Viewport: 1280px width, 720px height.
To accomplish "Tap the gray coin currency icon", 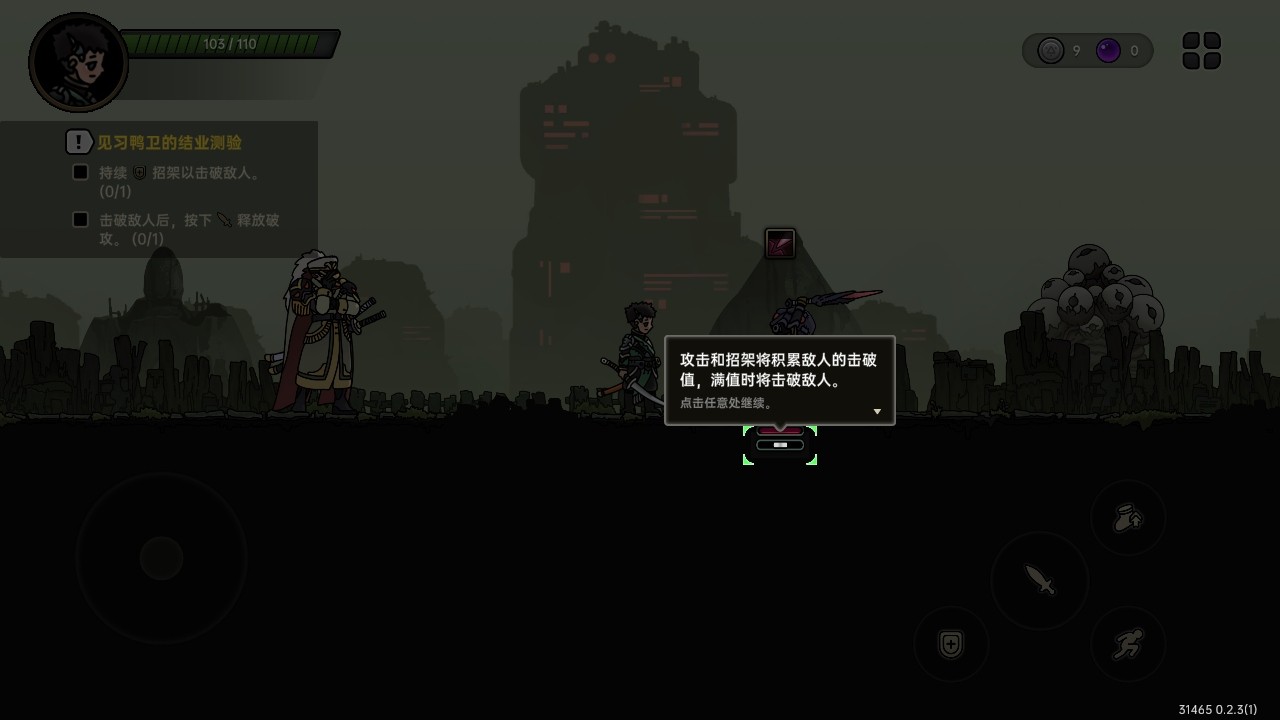I will (1050, 51).
